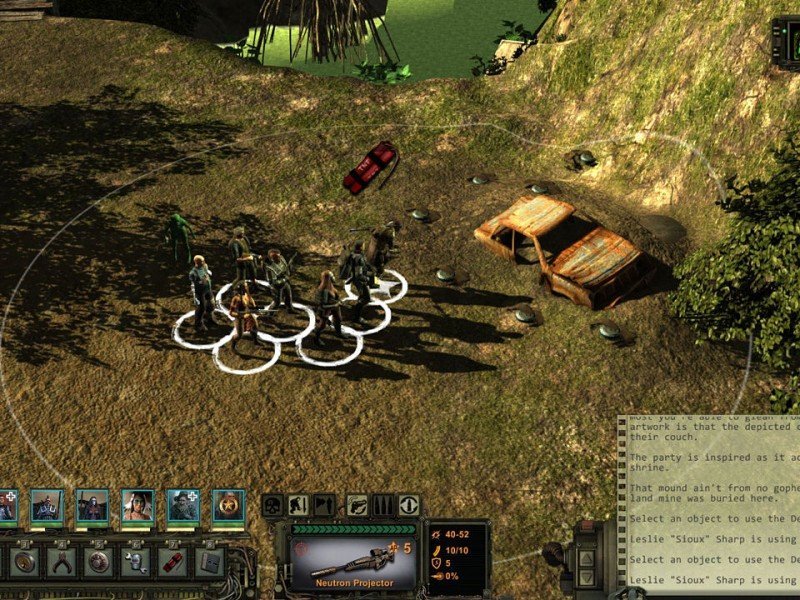Open the minimap device in the corner
The height and width of the screenshot is (600, 800).
[787, 40]
